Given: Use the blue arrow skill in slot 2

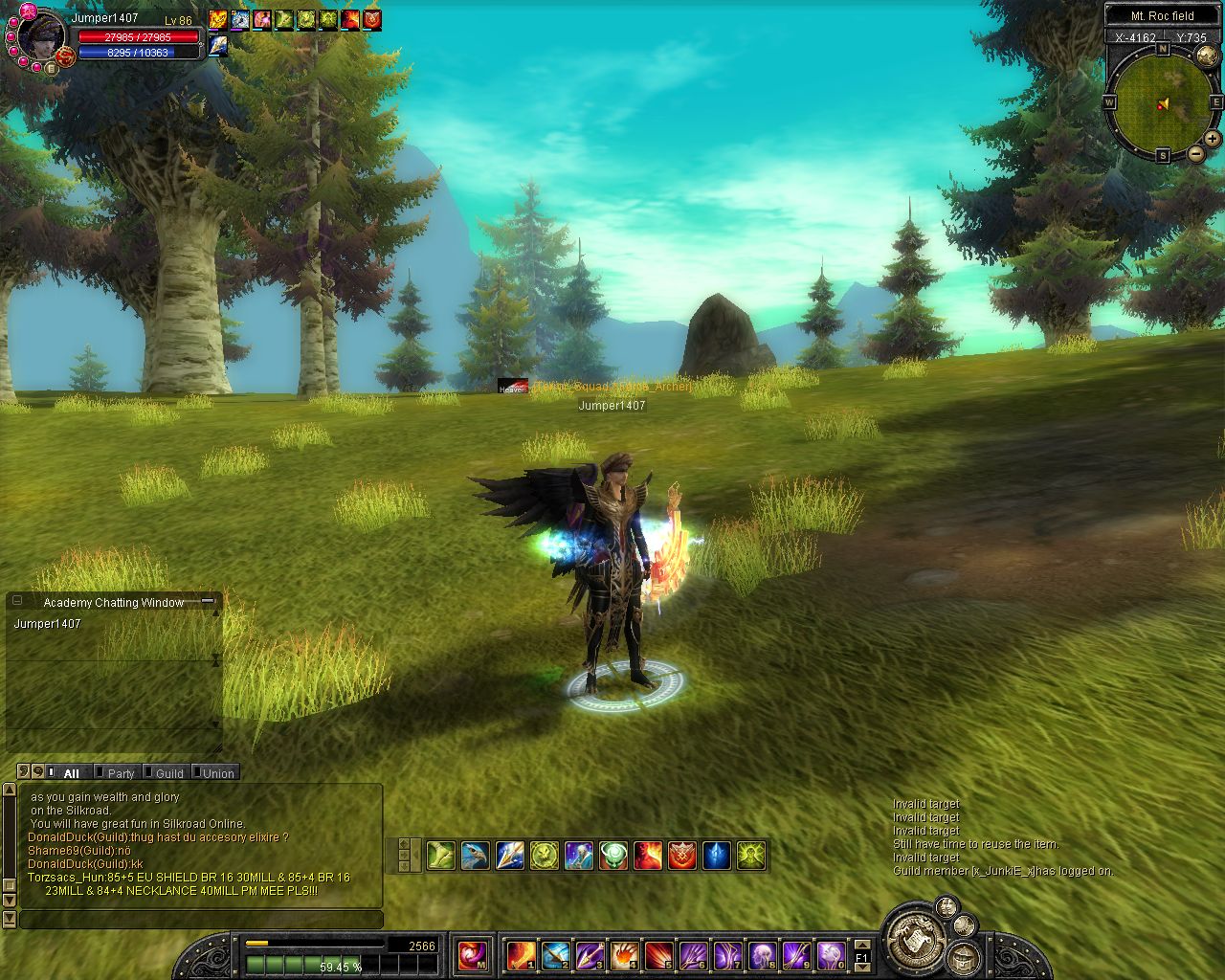Looking at the screenshot, I should coord(555,954).
